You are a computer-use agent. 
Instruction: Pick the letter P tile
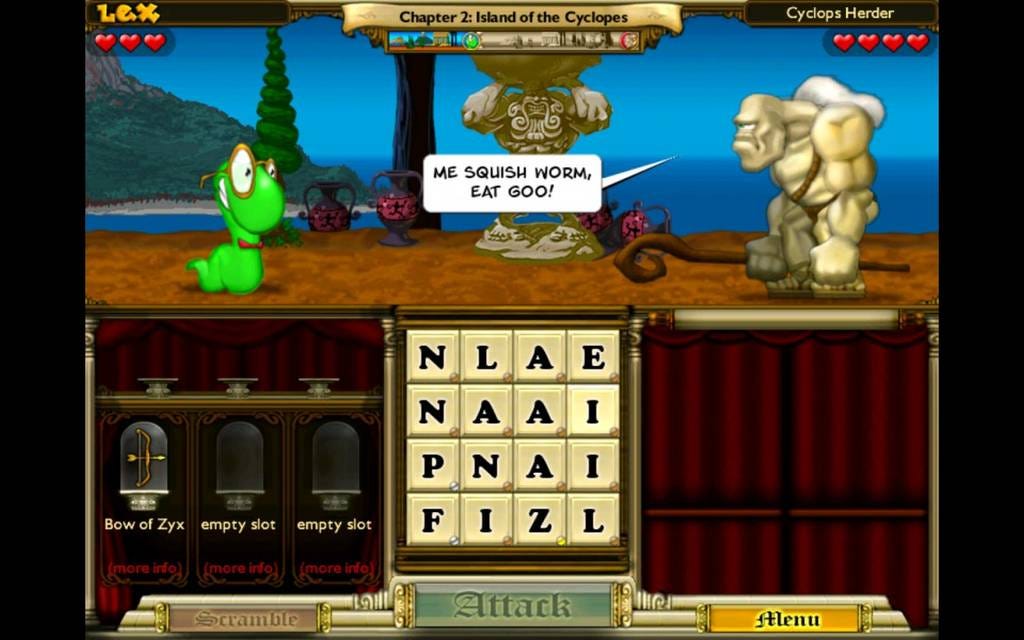click(432, 465)
